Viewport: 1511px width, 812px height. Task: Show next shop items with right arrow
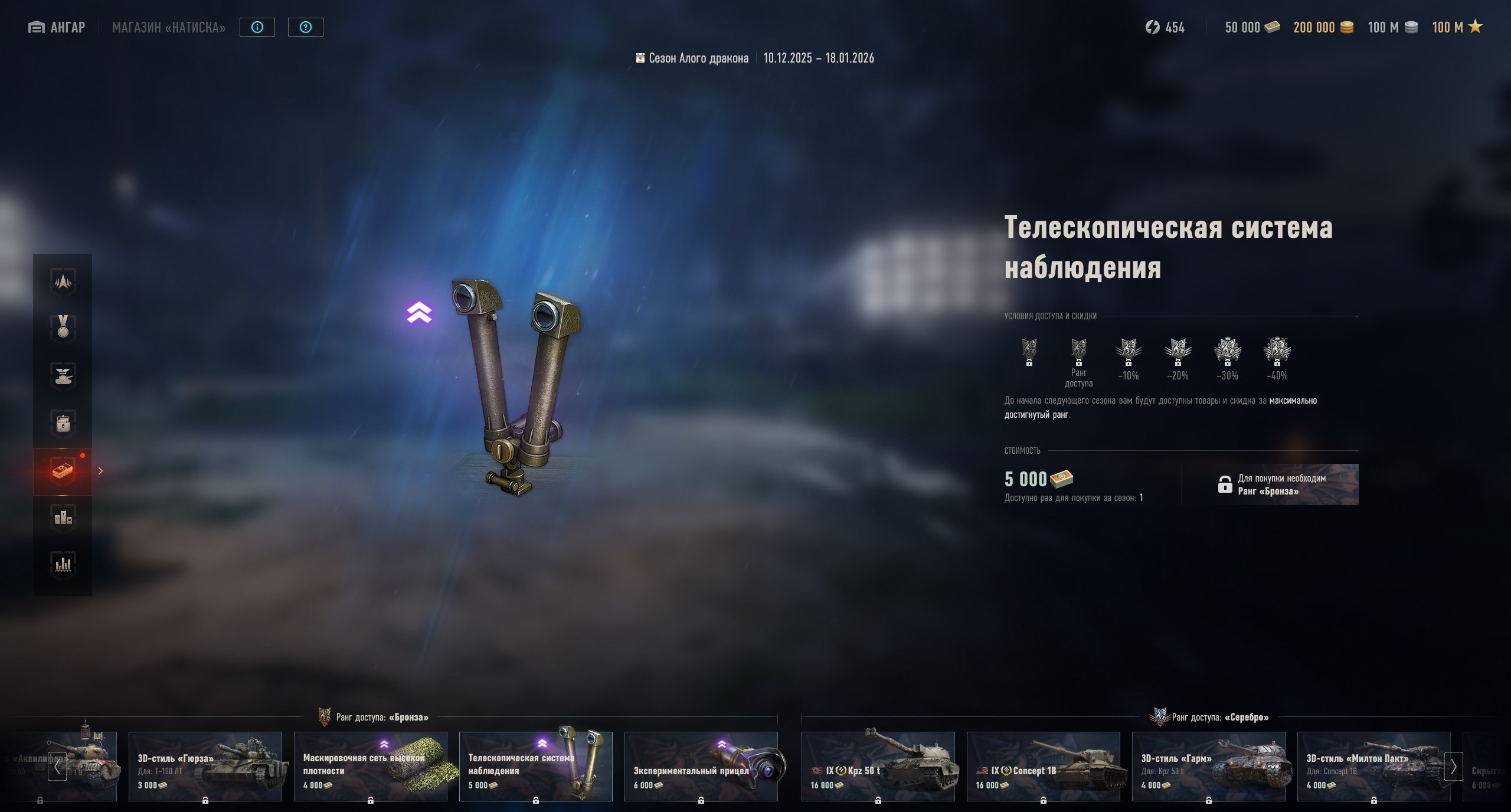[1453, 767]
